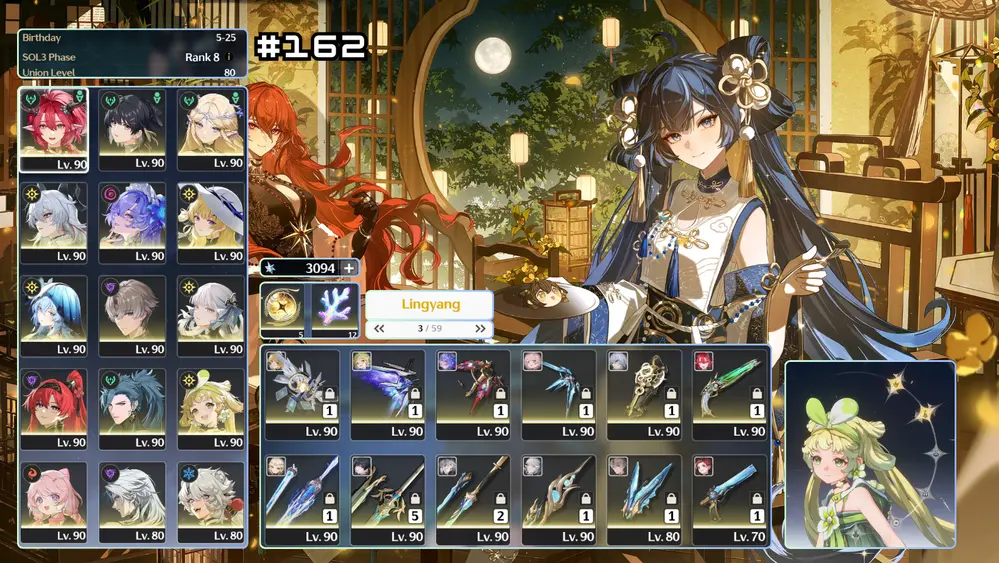This screenshot has height=563, width=999.
Task: Select the teal-haired male character portrait
Action: coord(132,408)
